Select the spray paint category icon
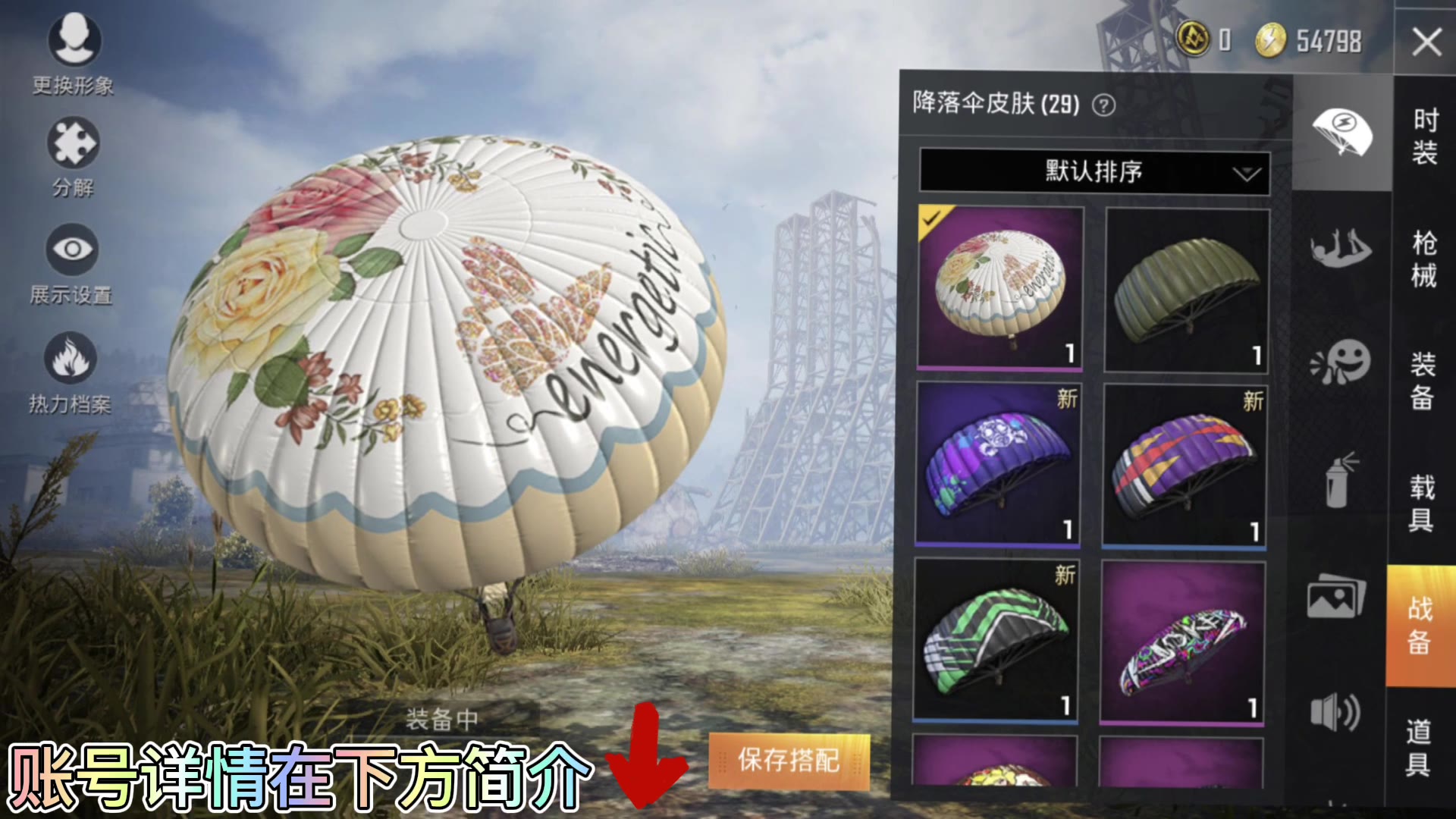Viewport: 1456px width, 819px height. tap(1339, 480)
